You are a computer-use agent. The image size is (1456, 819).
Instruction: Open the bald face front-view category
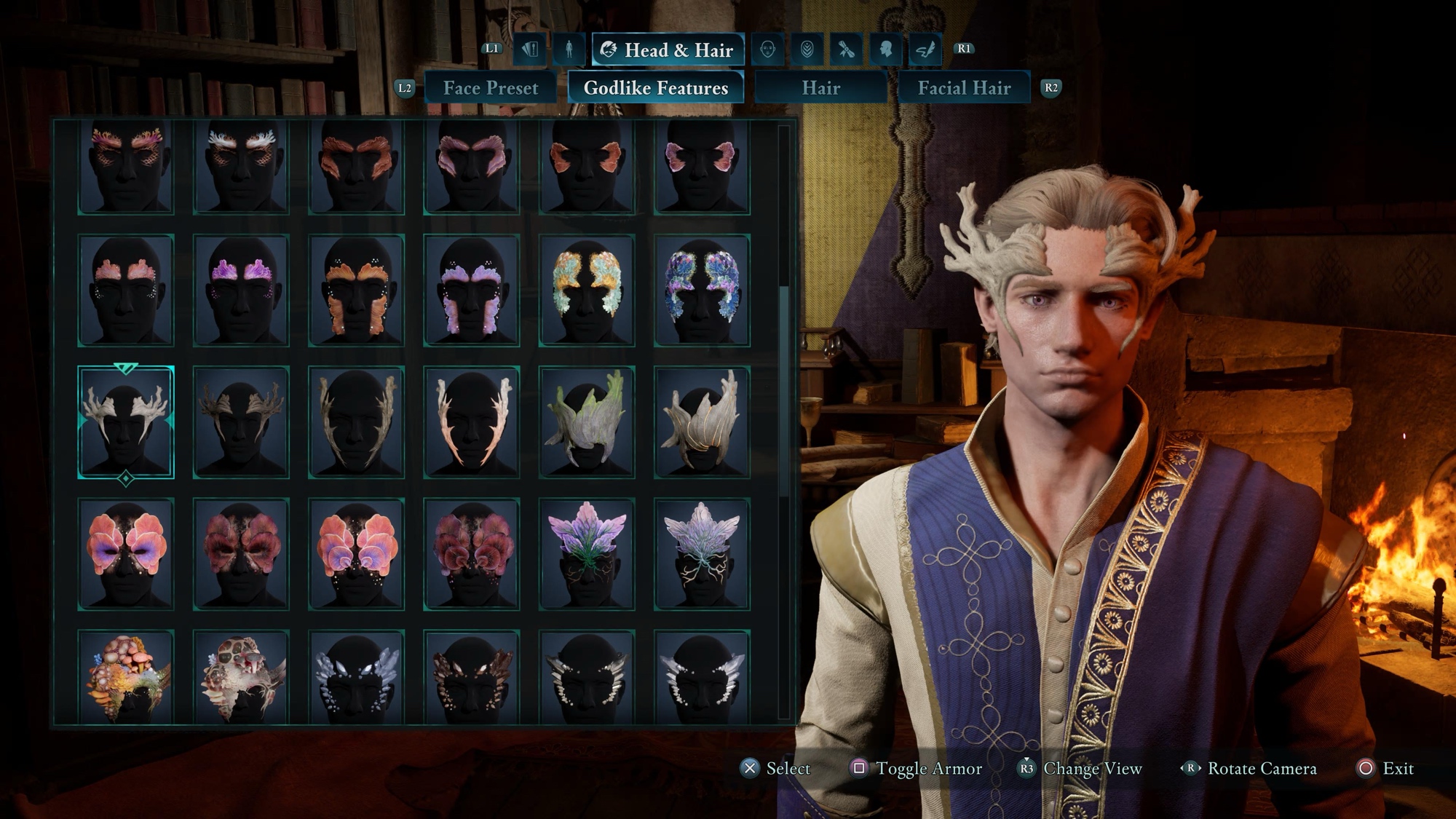[767, 50]
